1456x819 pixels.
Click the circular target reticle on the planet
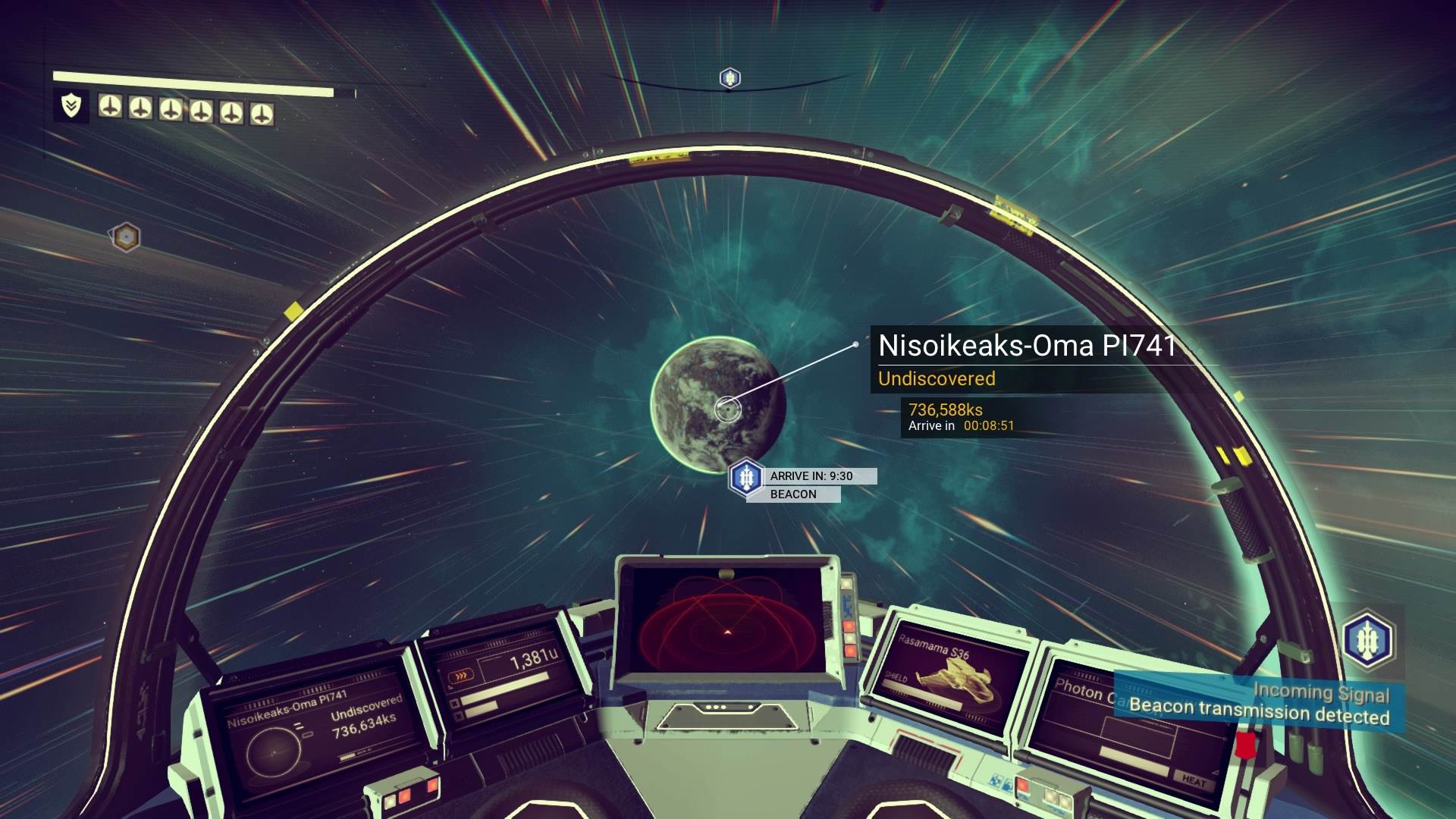pos(727,409)
